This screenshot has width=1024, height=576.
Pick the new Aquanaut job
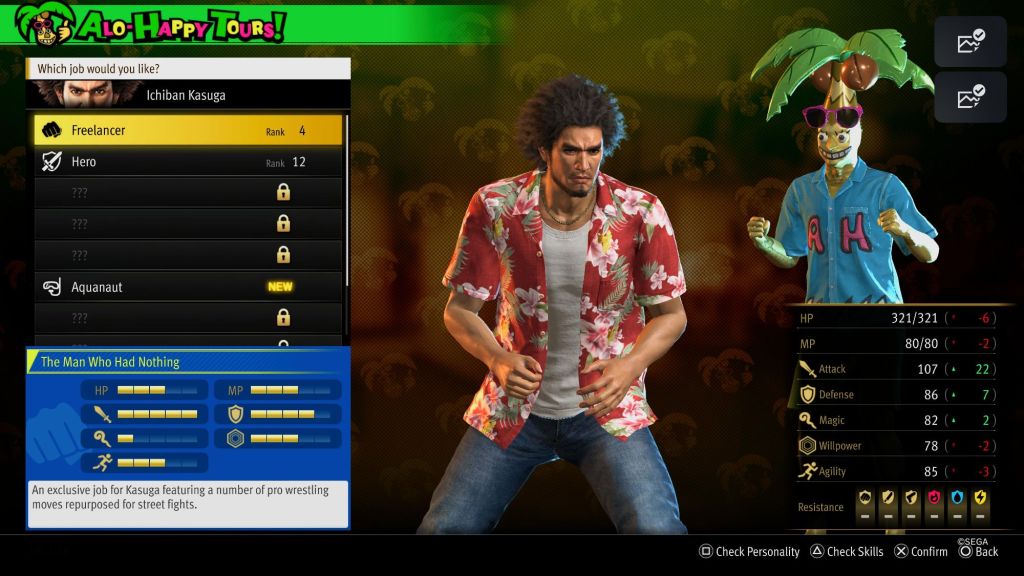[x=188, y=287]
